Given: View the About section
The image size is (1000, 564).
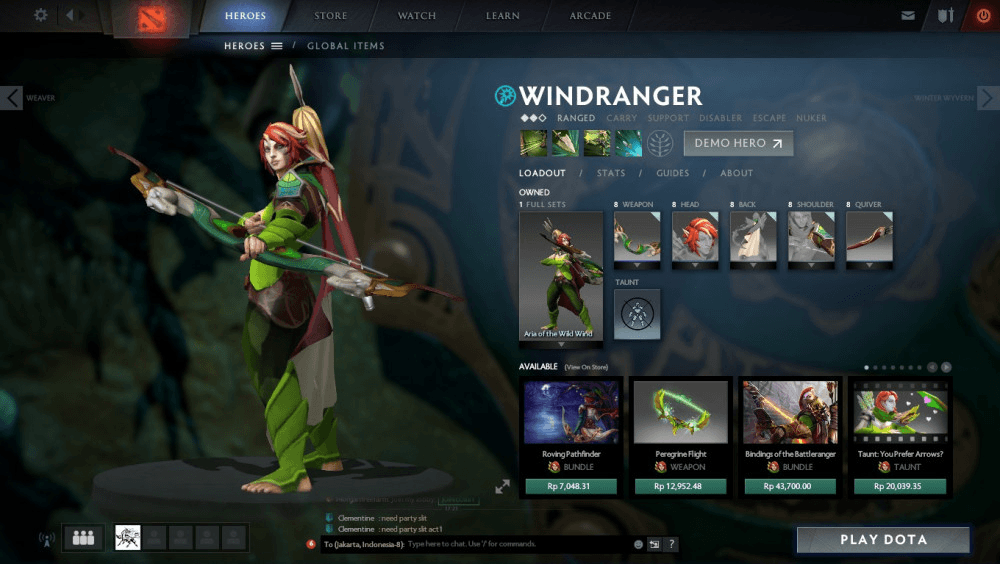Looking at the screenshot, I should 736,173.
